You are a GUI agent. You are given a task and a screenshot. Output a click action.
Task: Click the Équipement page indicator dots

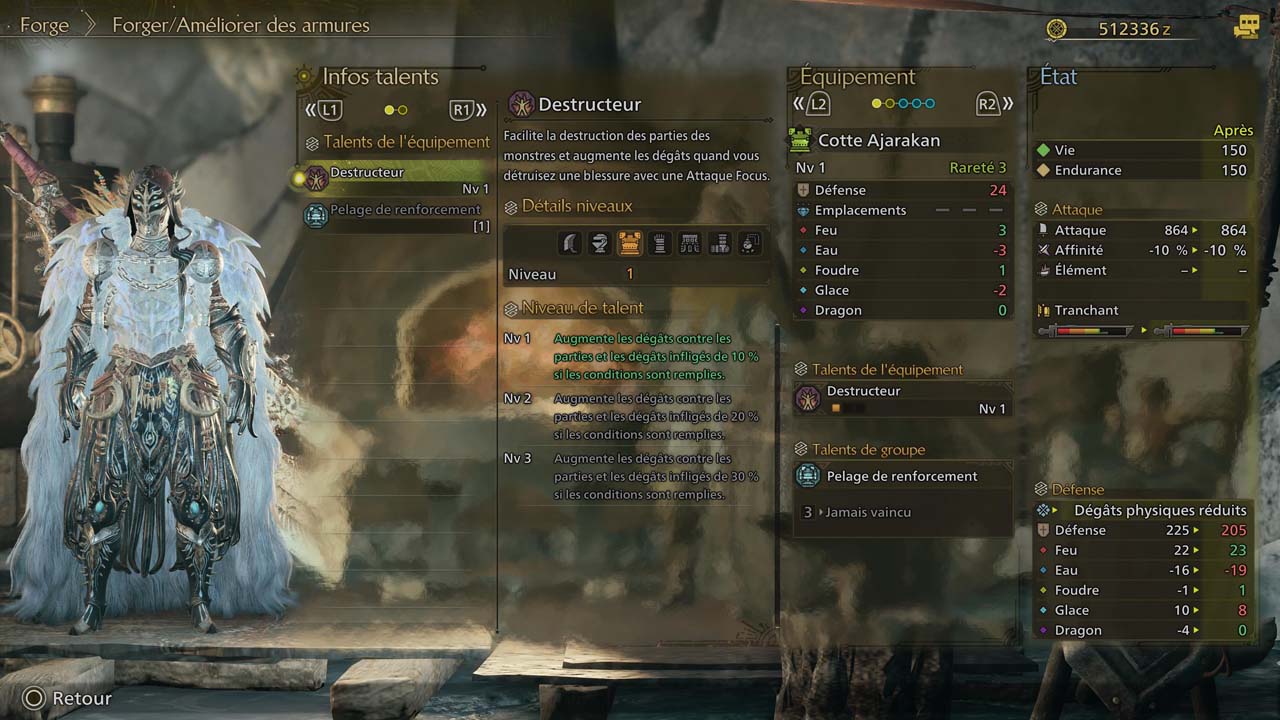(x=903, y=103)
